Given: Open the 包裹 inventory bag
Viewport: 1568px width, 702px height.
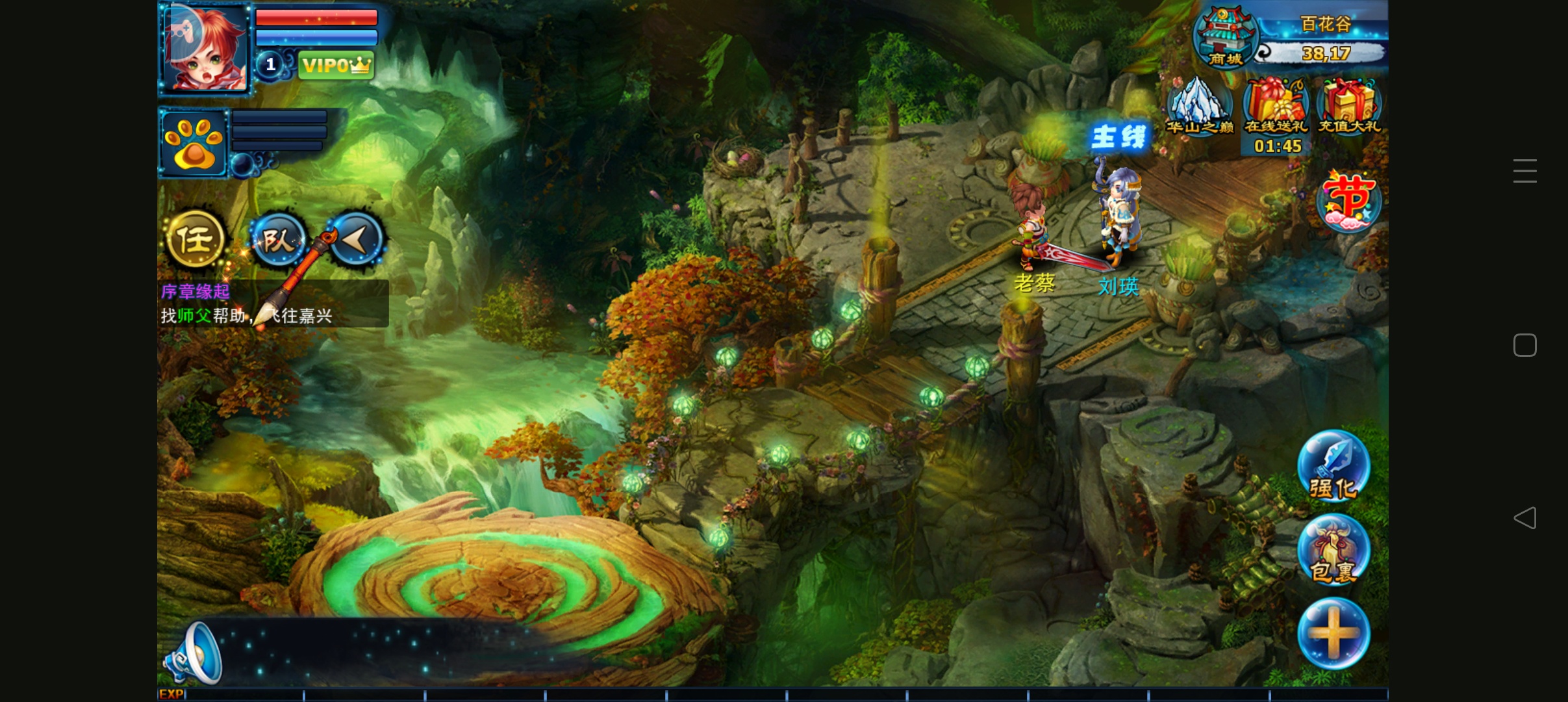Looking at the screenshot, I should (1333, 550).
